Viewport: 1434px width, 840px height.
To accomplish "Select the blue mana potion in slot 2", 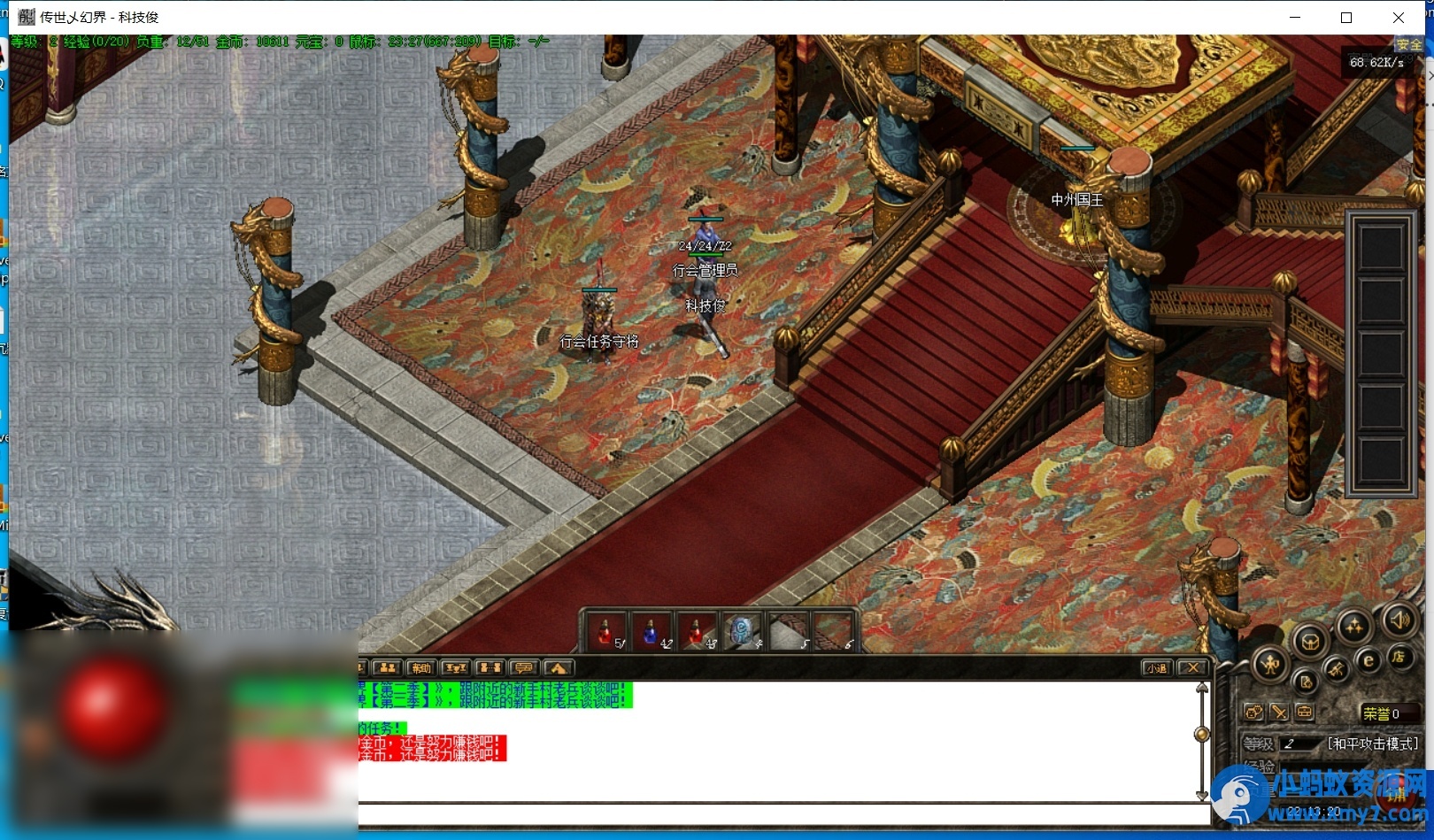I will (651, 633).
